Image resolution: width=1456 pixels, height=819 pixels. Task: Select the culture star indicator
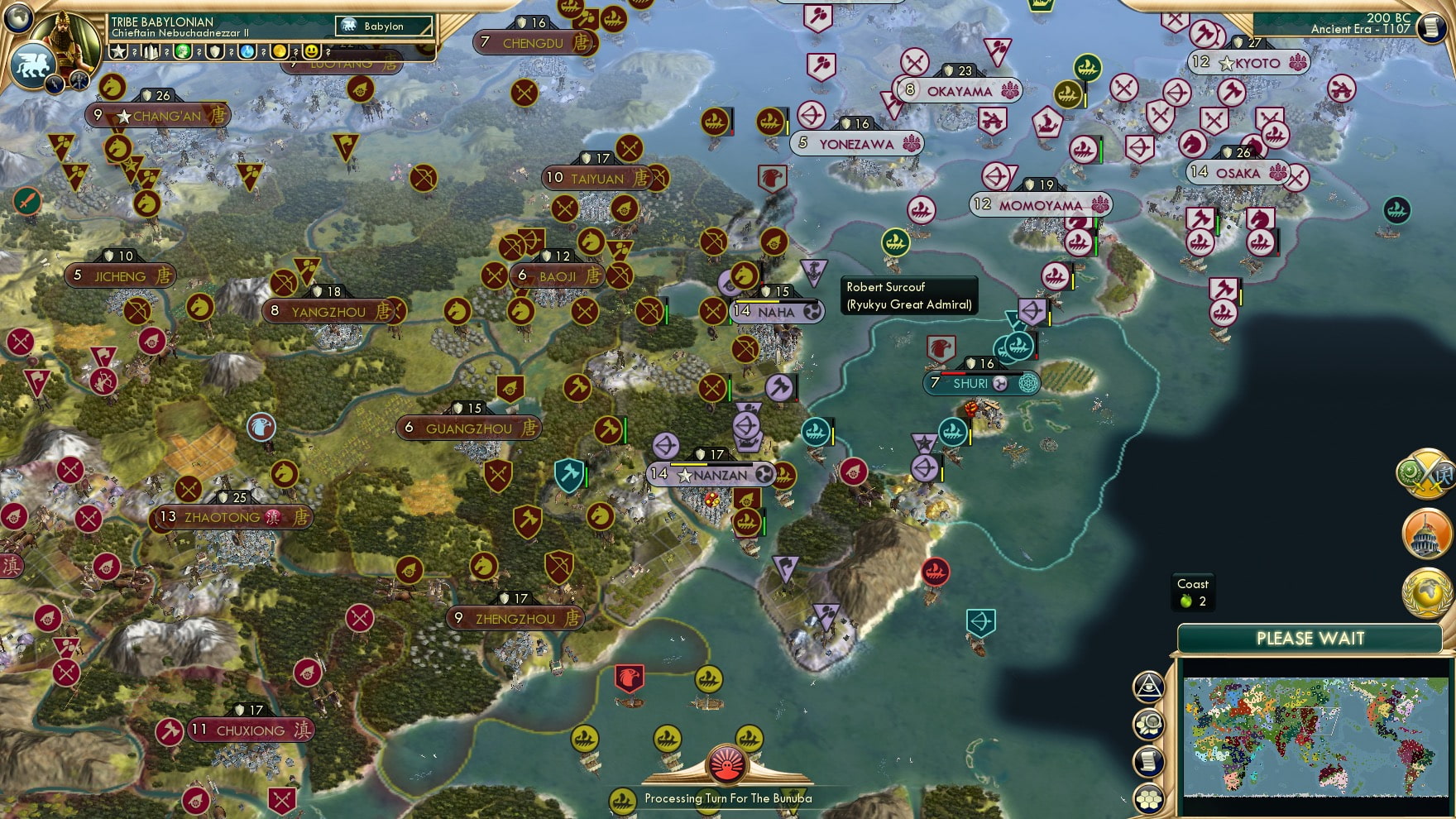coord(118,53)
